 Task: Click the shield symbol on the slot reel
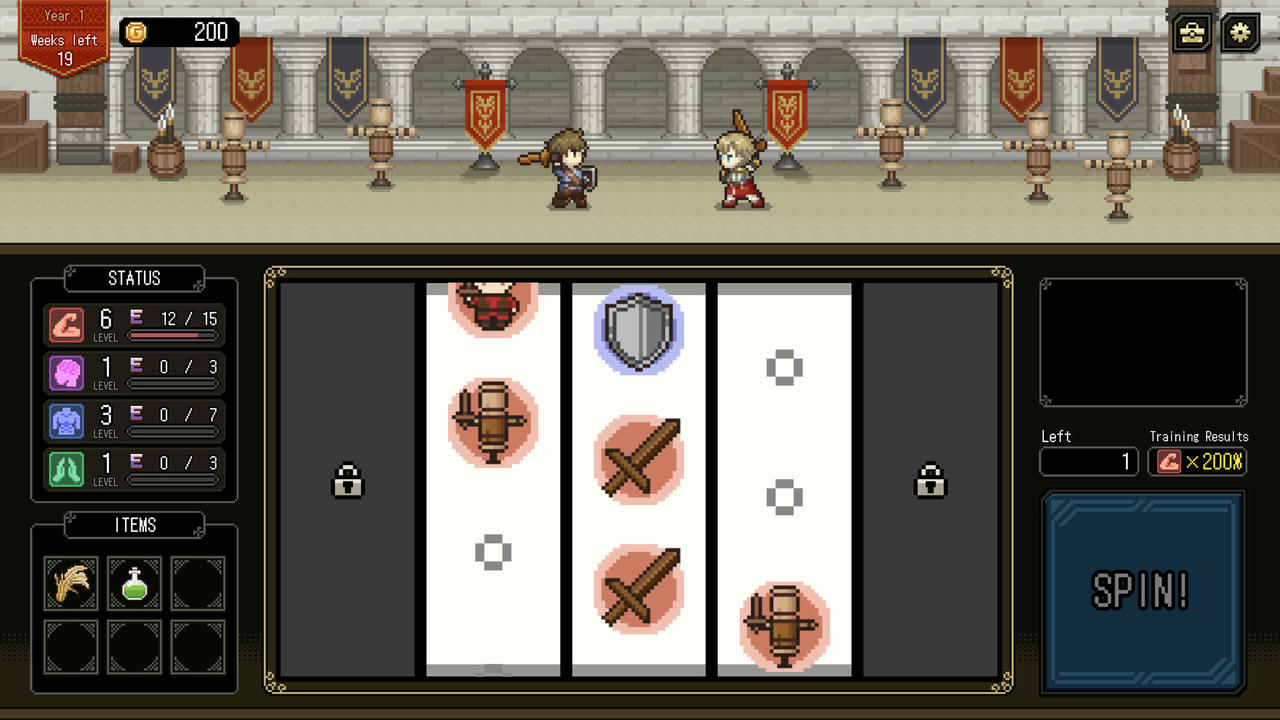(x=637, y=332)
